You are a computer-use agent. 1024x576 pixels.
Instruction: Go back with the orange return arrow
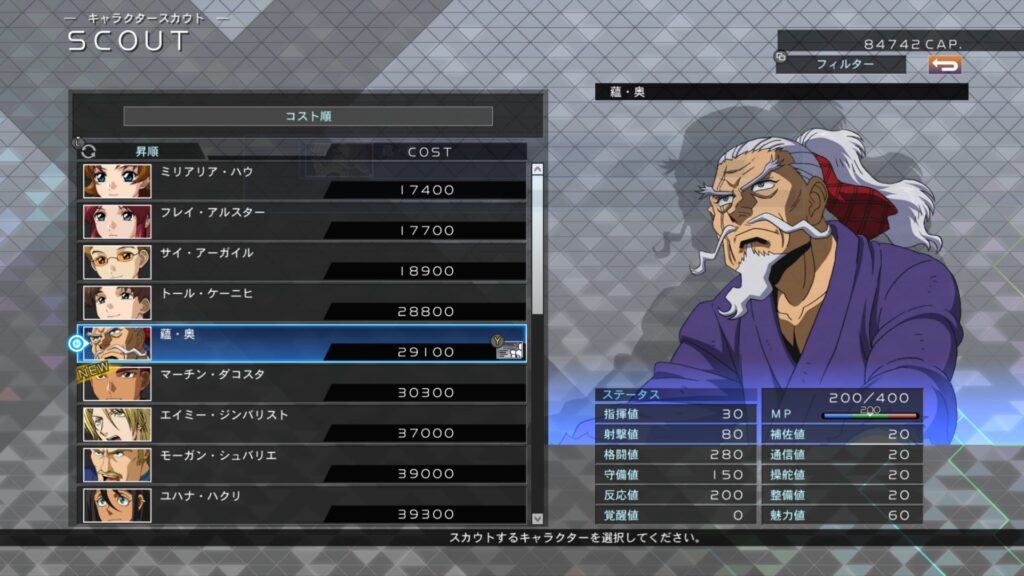click(944, 64)
